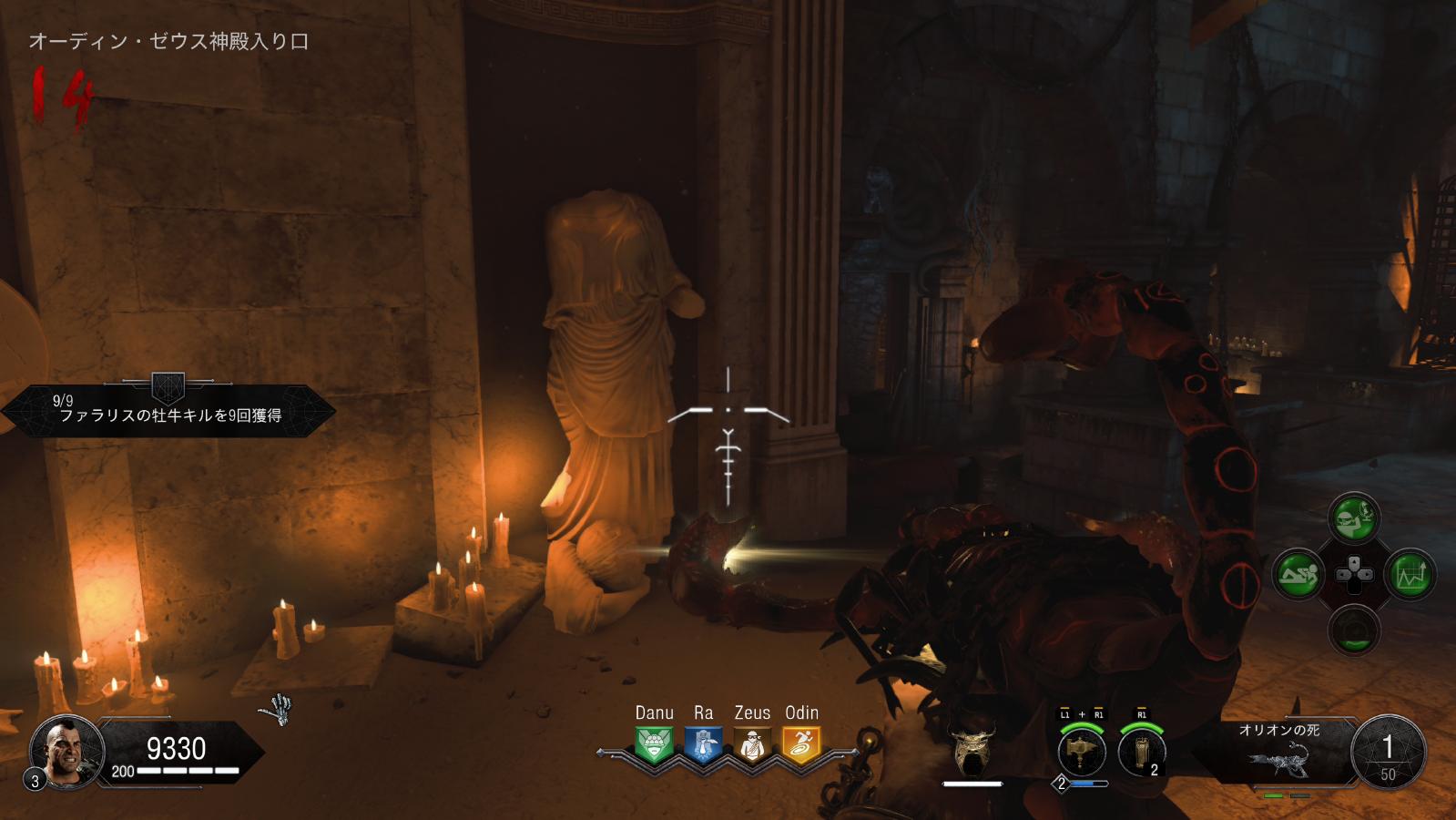This screenshot has height=820, width=1456.
Task: Activate the left green elixir with prone figure
Action: [x=1298, y=574]
